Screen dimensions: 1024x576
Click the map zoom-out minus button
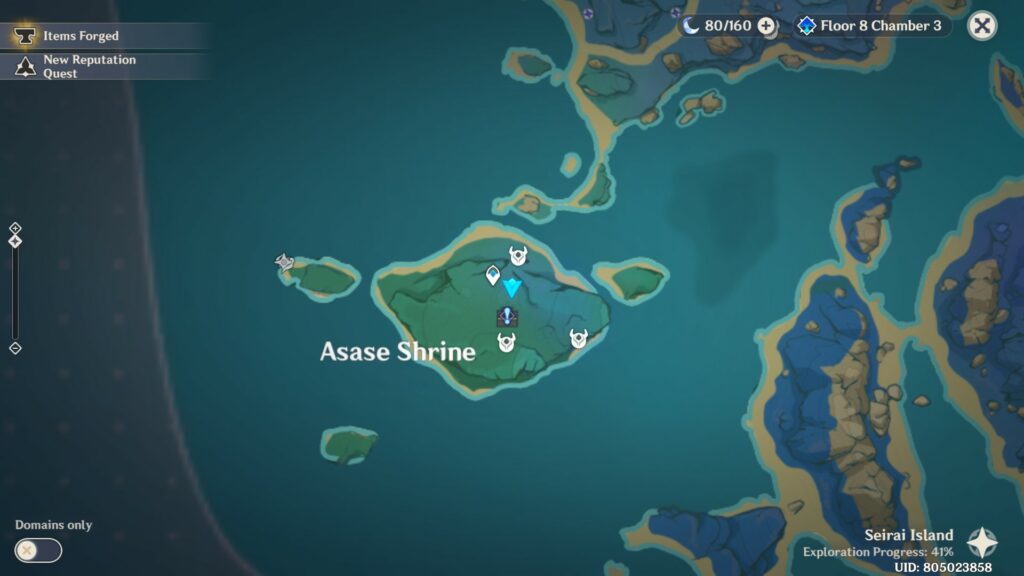[x=15, y=348]
